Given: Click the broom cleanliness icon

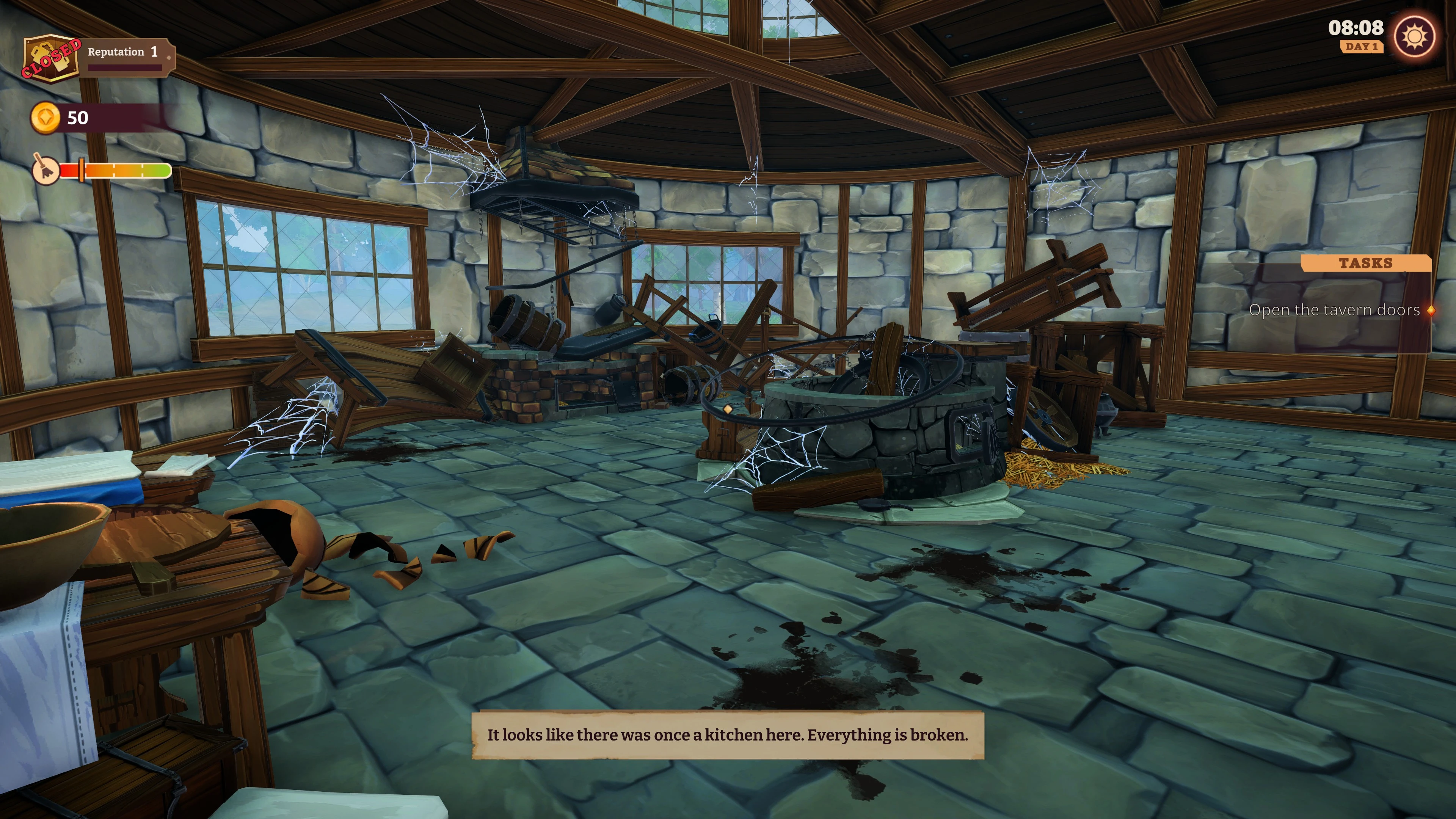Looking at the screenshot, I should pos(45,169).
